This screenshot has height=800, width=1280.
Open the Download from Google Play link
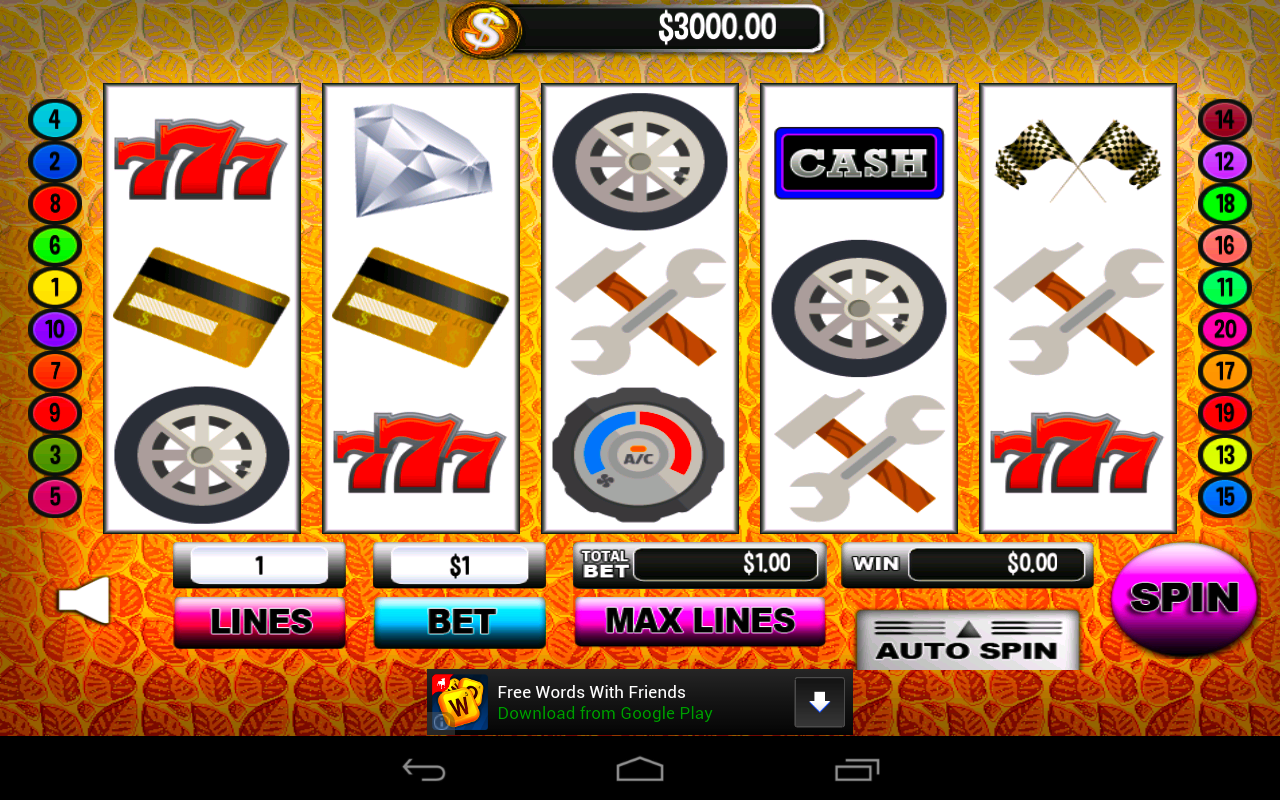point(604,713)
